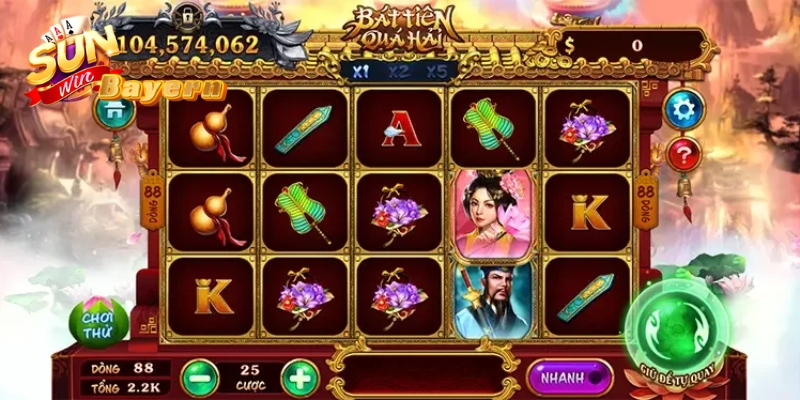
Task: Open the red question mark help
Action: 684,155
